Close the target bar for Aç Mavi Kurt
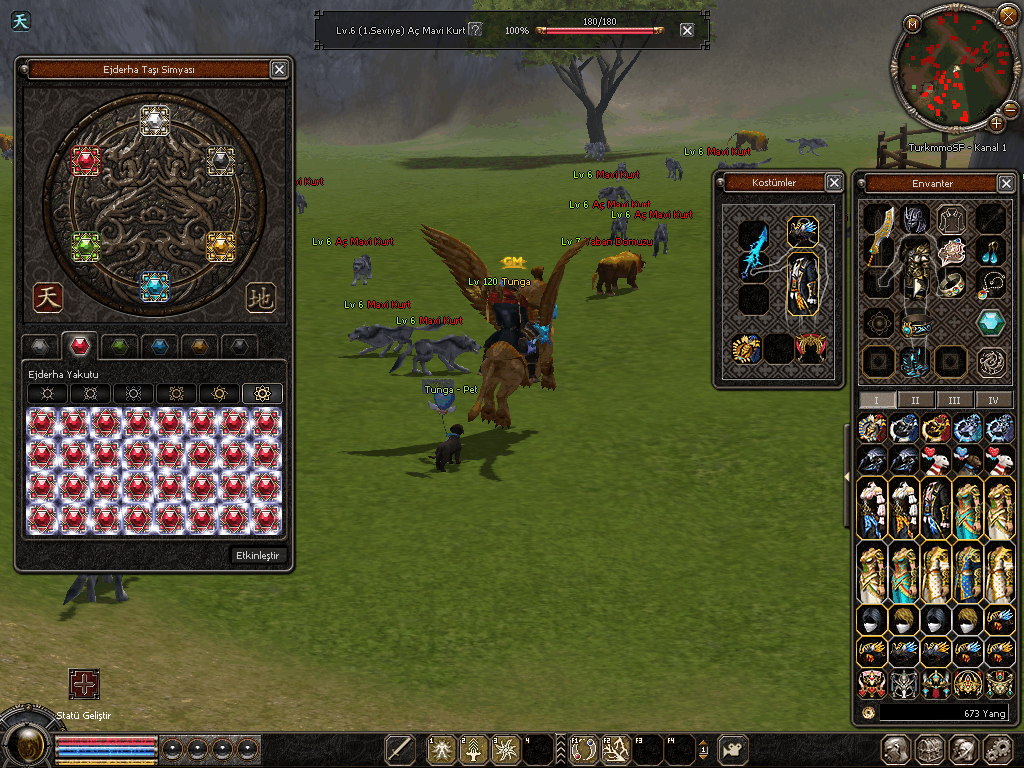 (687, 30)
